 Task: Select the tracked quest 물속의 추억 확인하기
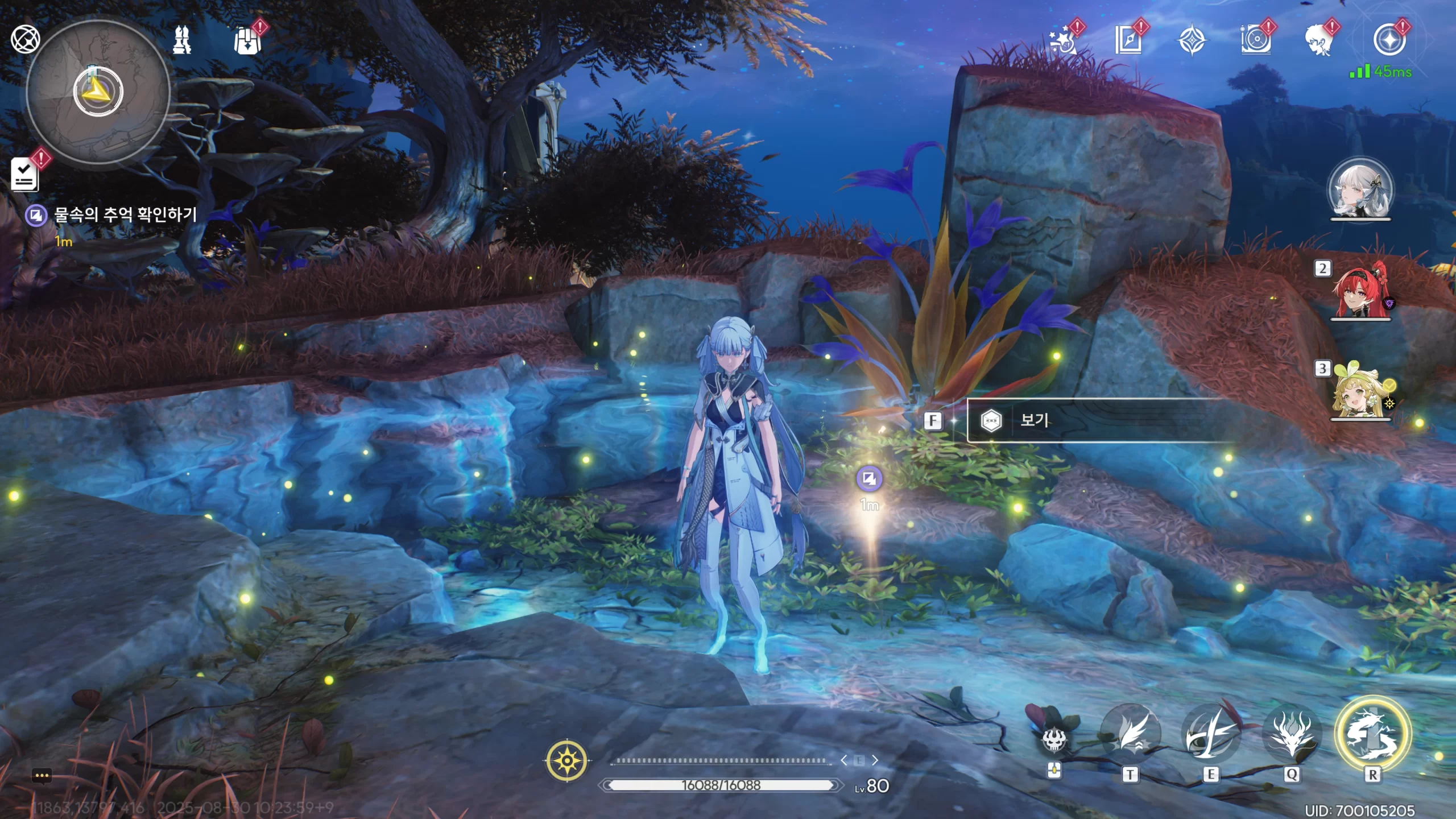pyautogui.click(x=124, y=215)
